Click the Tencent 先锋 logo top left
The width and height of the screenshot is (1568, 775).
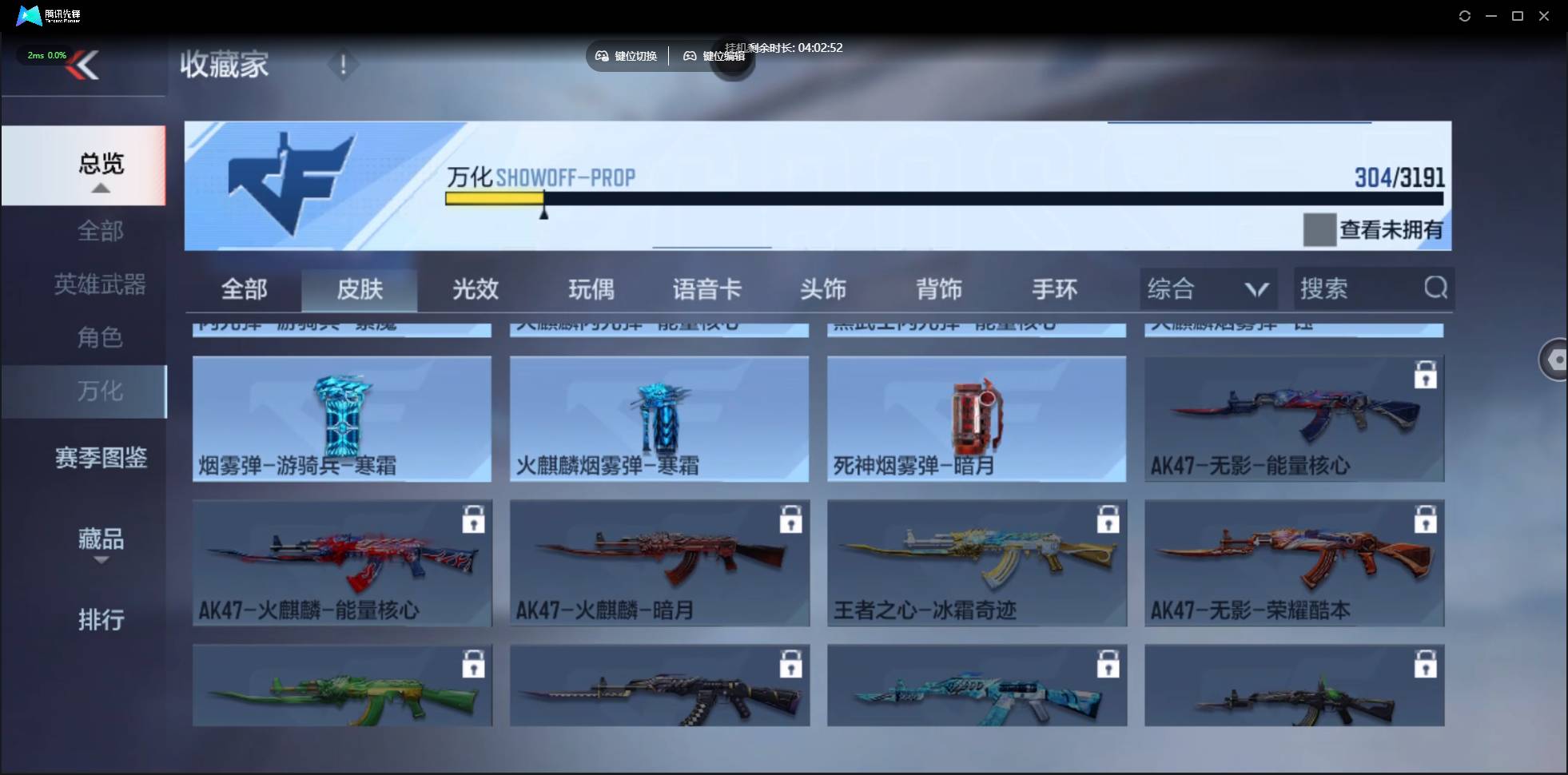(x=29, y=15)
